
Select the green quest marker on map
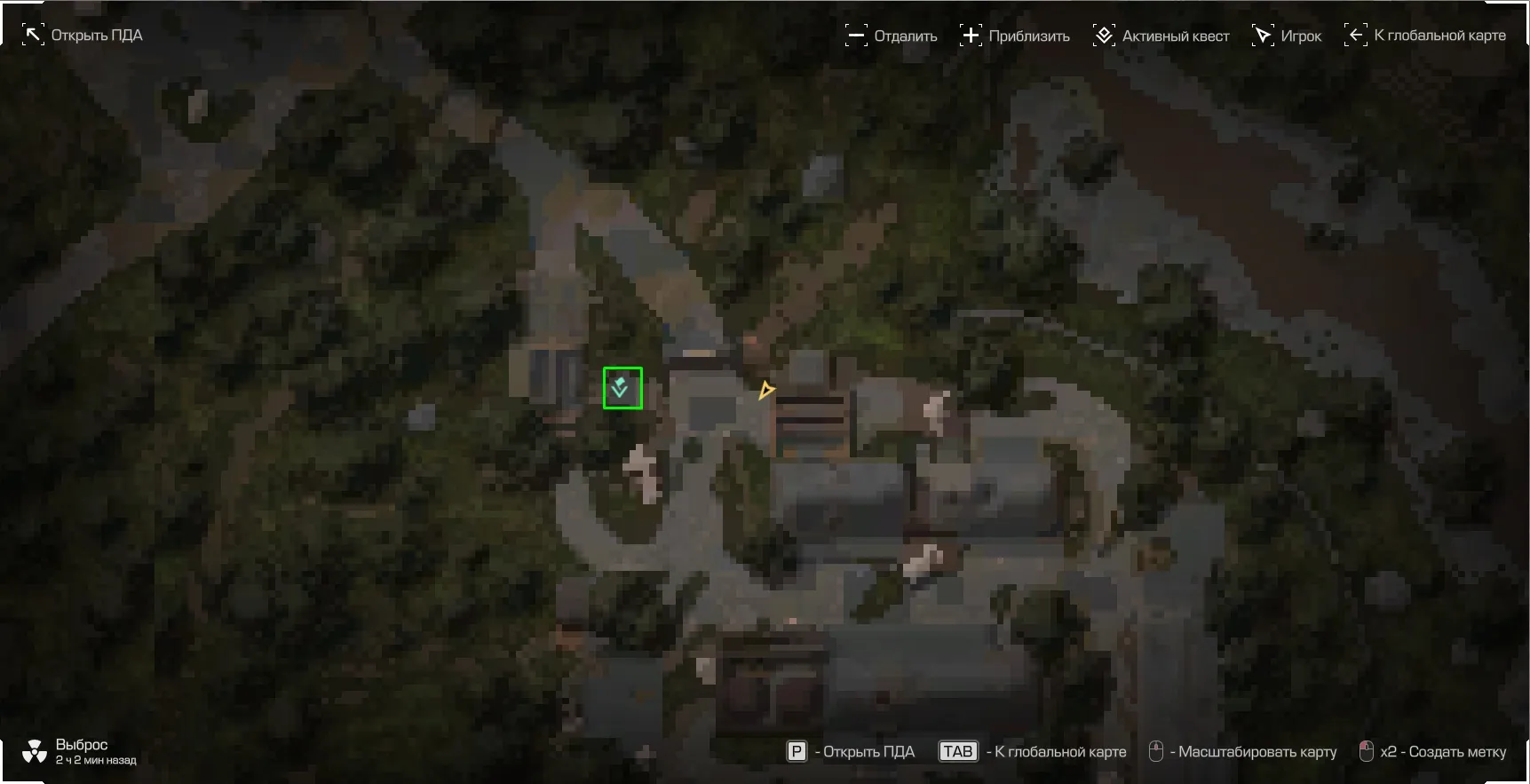point(622,388)
